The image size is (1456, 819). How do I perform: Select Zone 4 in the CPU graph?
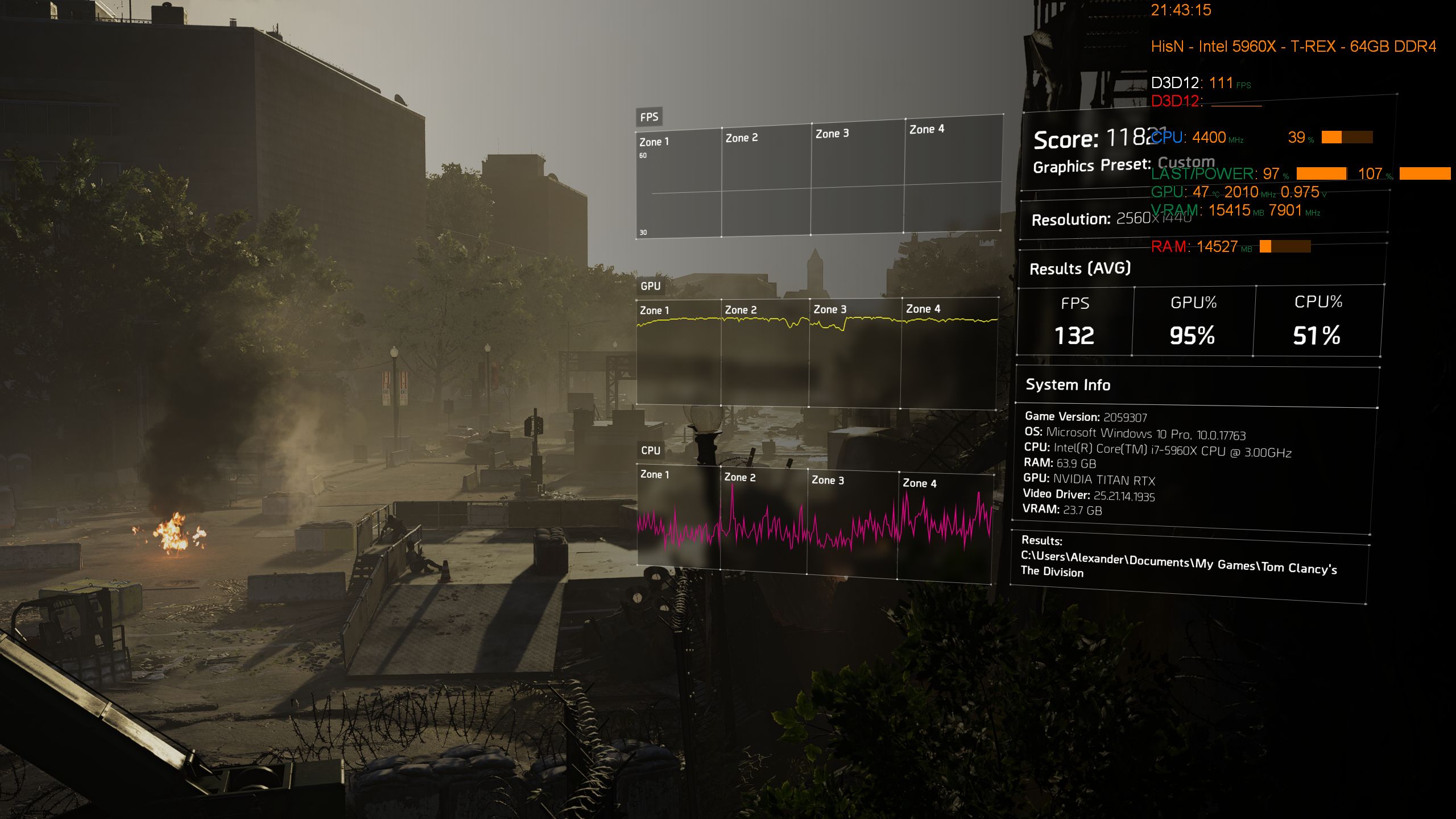click(x=921, y=483)
